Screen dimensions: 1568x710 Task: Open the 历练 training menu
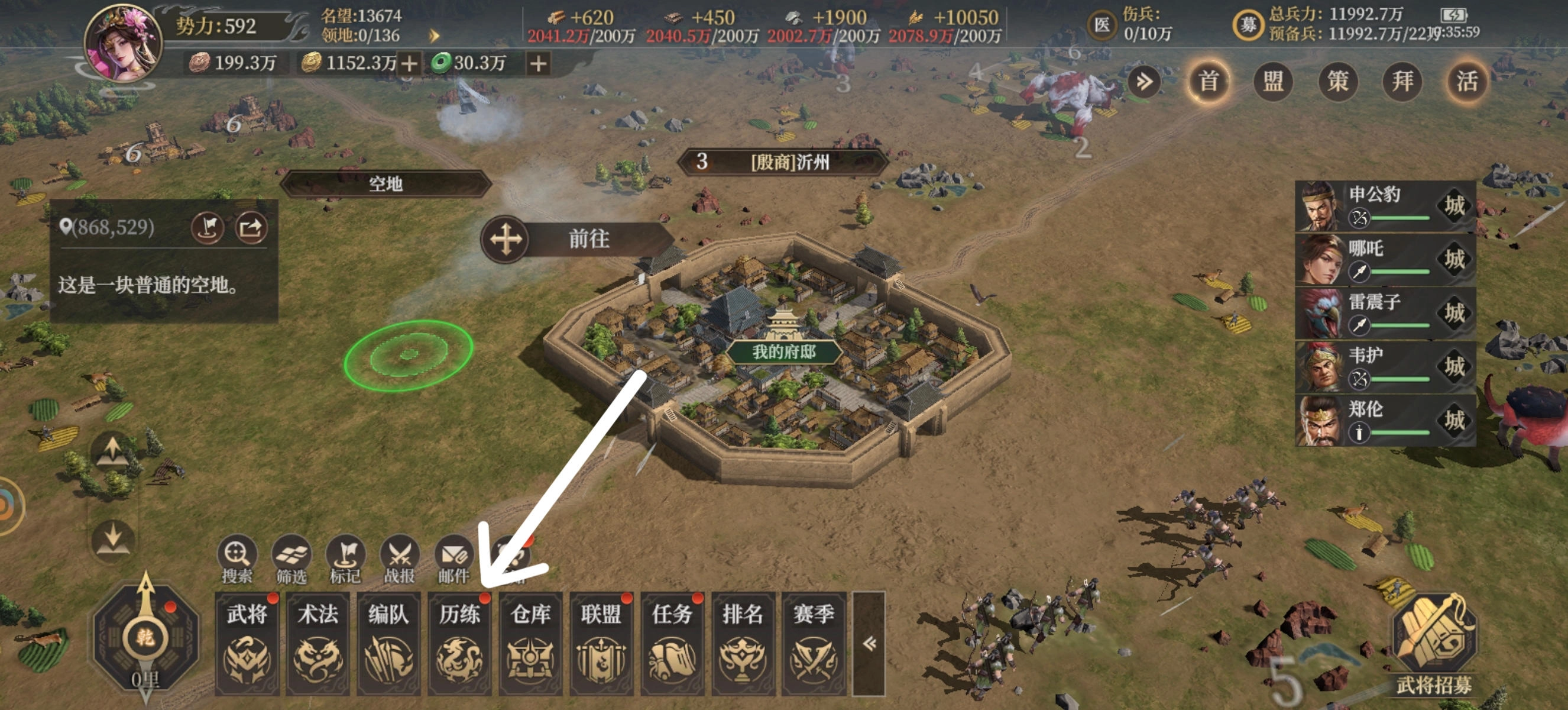point(459,643)
